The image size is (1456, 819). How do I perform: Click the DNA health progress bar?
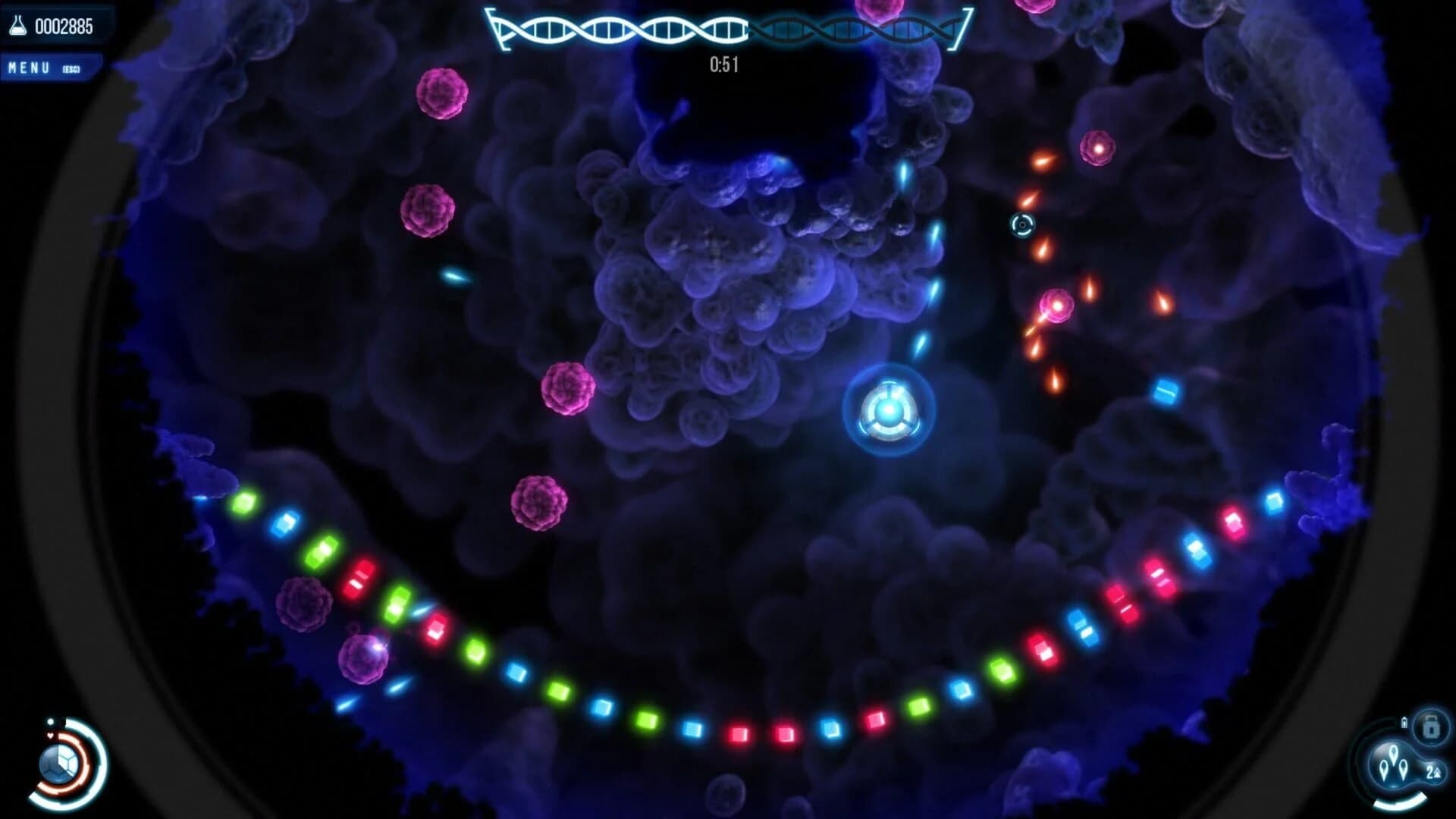[660, 28]
